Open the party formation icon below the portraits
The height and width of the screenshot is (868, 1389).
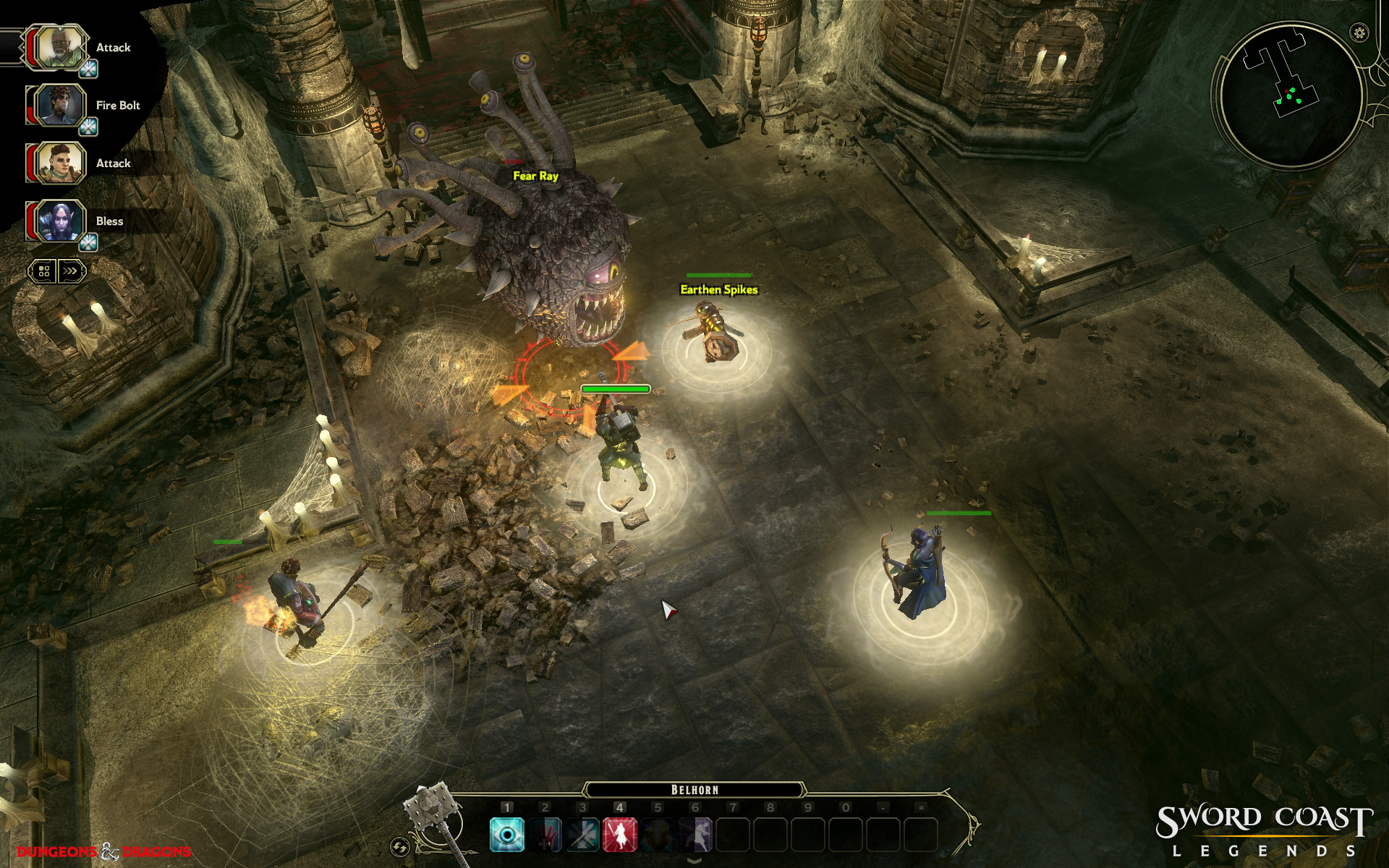click(43, 271)
